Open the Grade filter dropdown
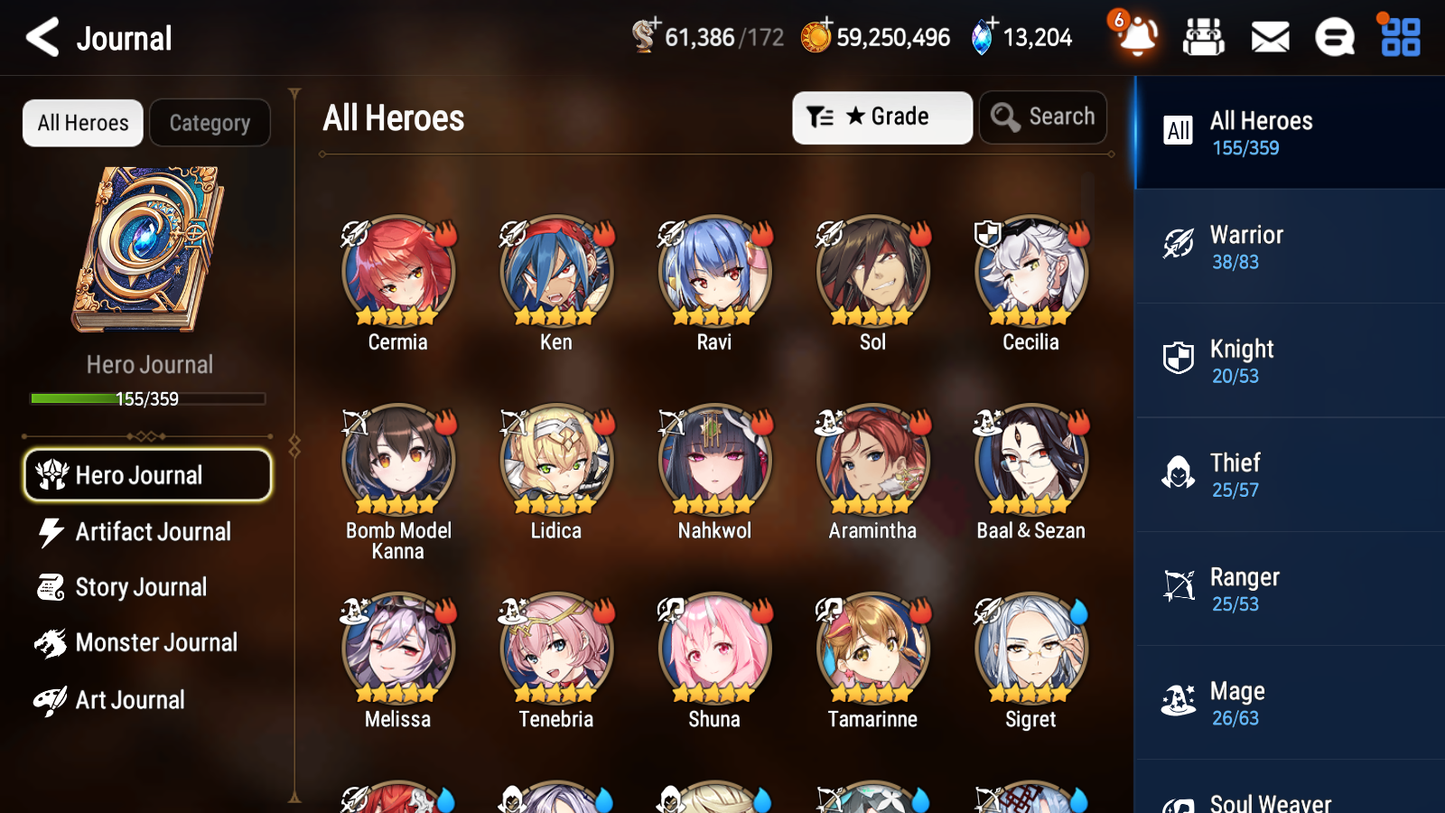The width and height of the screenshot is (1445, 813). click(882, 117)
